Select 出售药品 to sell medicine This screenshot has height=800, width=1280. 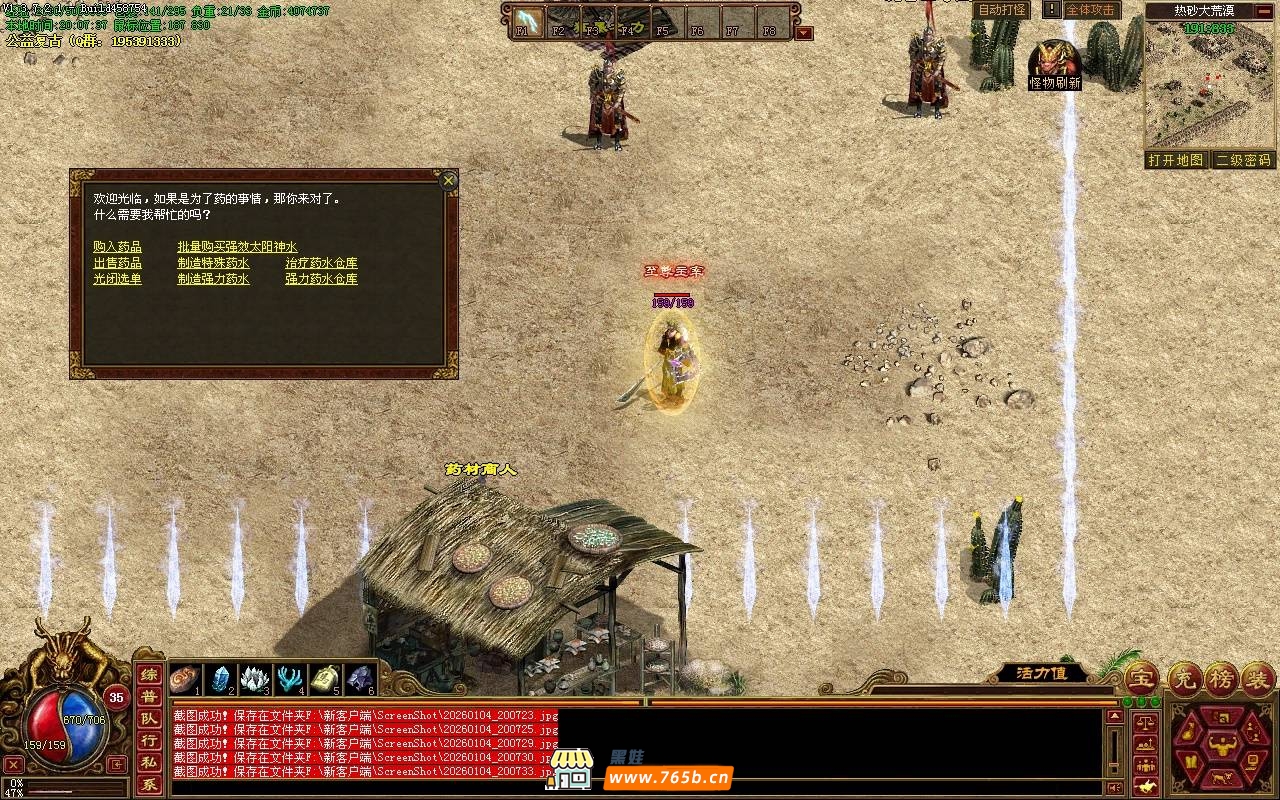coord(117,263)
